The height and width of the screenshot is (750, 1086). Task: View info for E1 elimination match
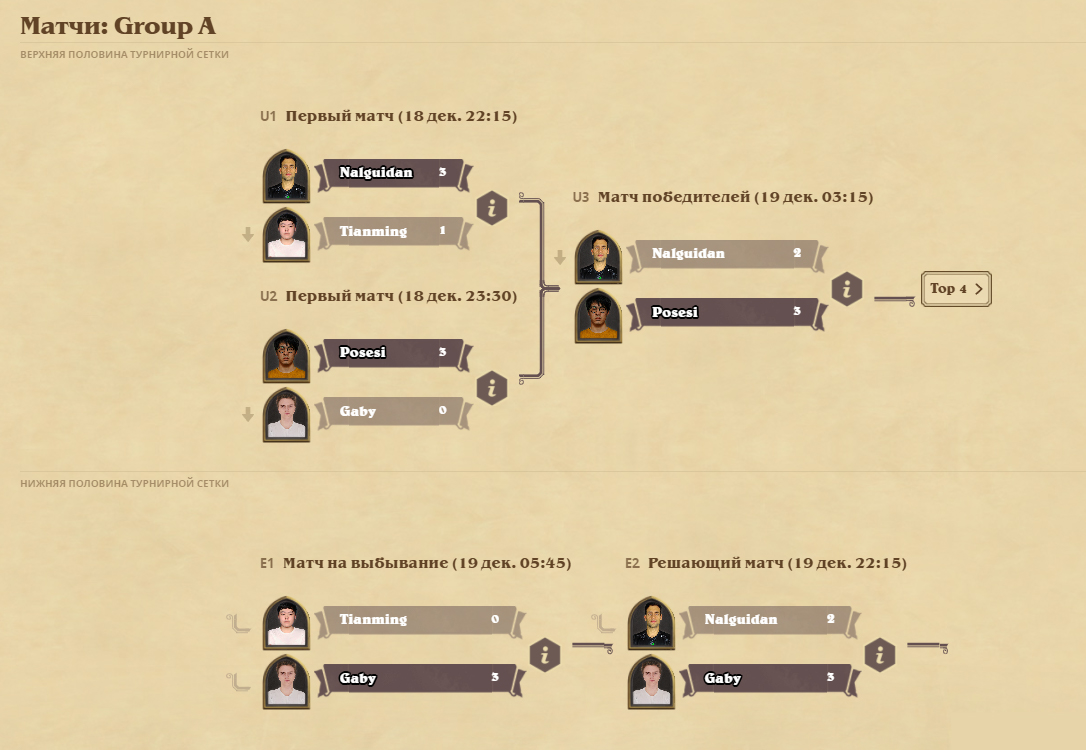(545, 655)
